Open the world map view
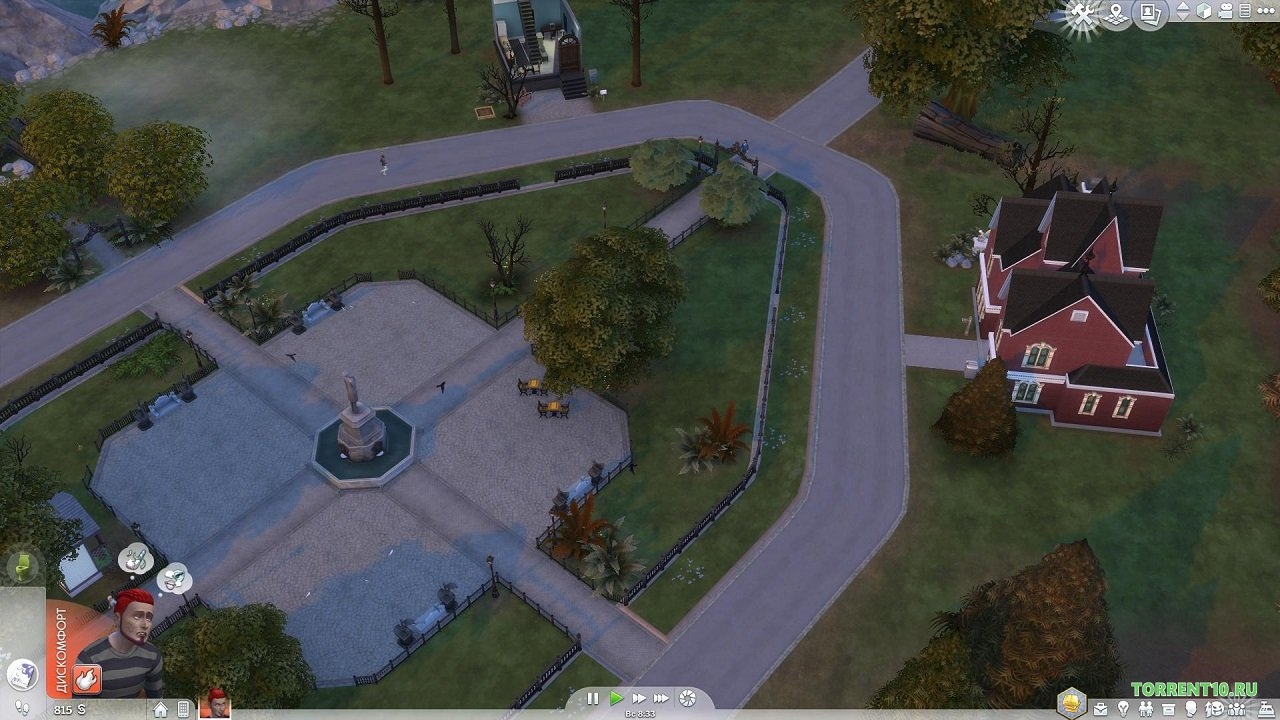Image resolution: width=1280 pixels, height=720 pixels. (x=1118, y=13)
